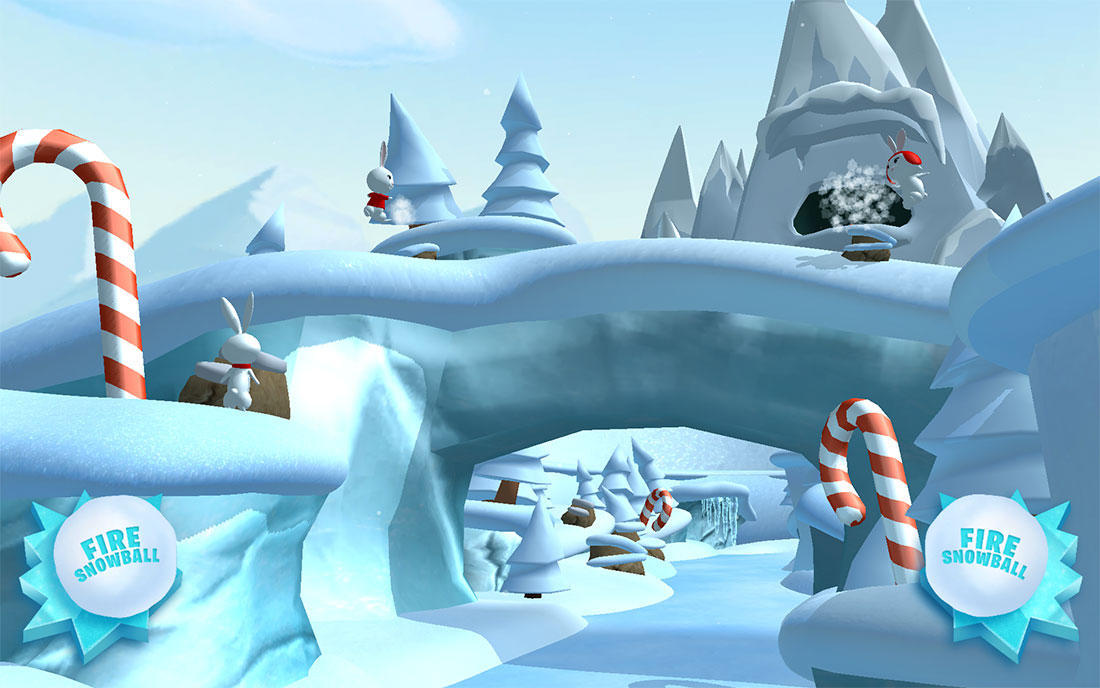The image size is (1100, 688).
Task: Tap the right-hand Fire Snowball button
Action: 986,556
